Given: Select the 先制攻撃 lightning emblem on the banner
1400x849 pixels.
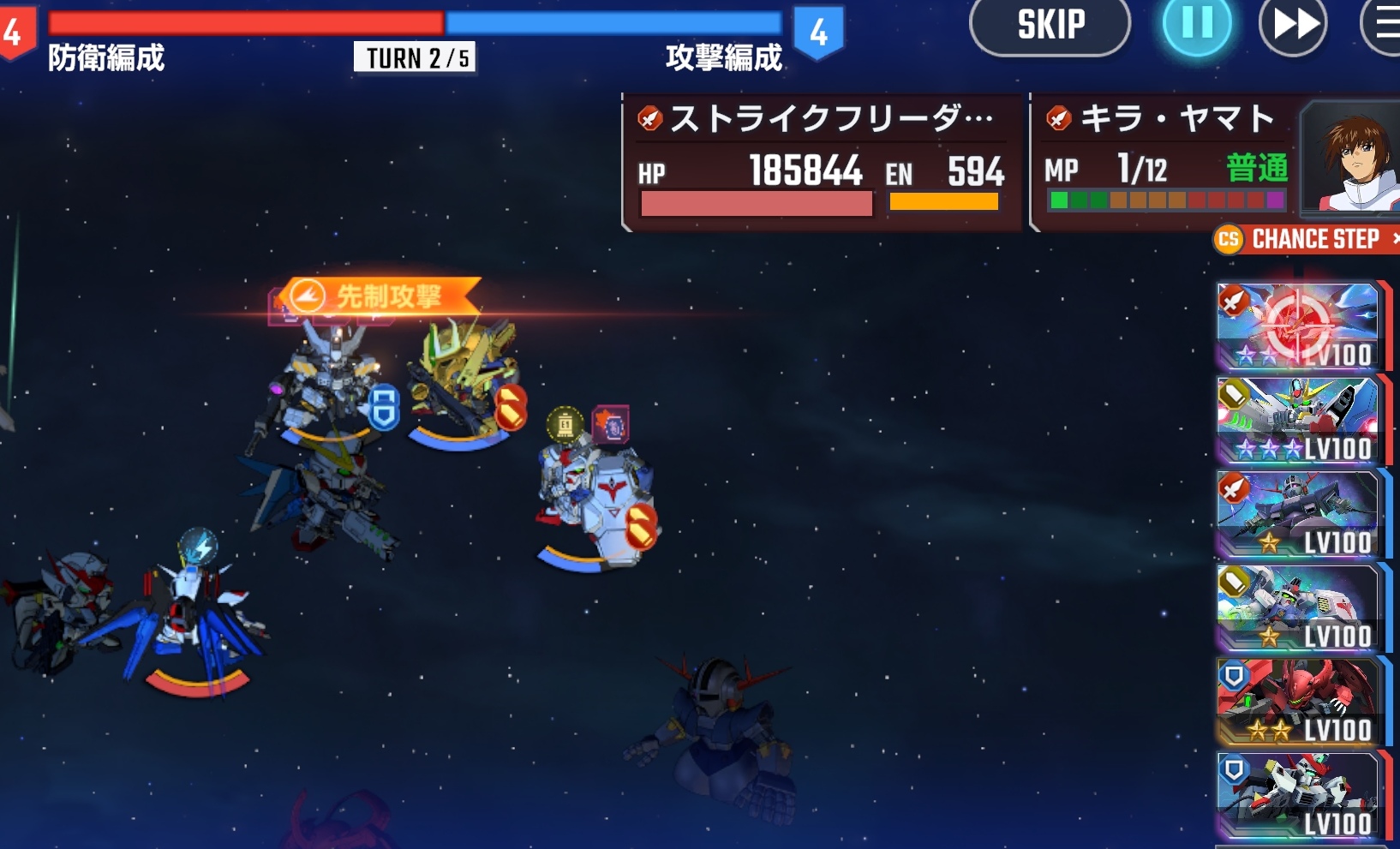Looking at the screenshot, I should click(305, 295).
